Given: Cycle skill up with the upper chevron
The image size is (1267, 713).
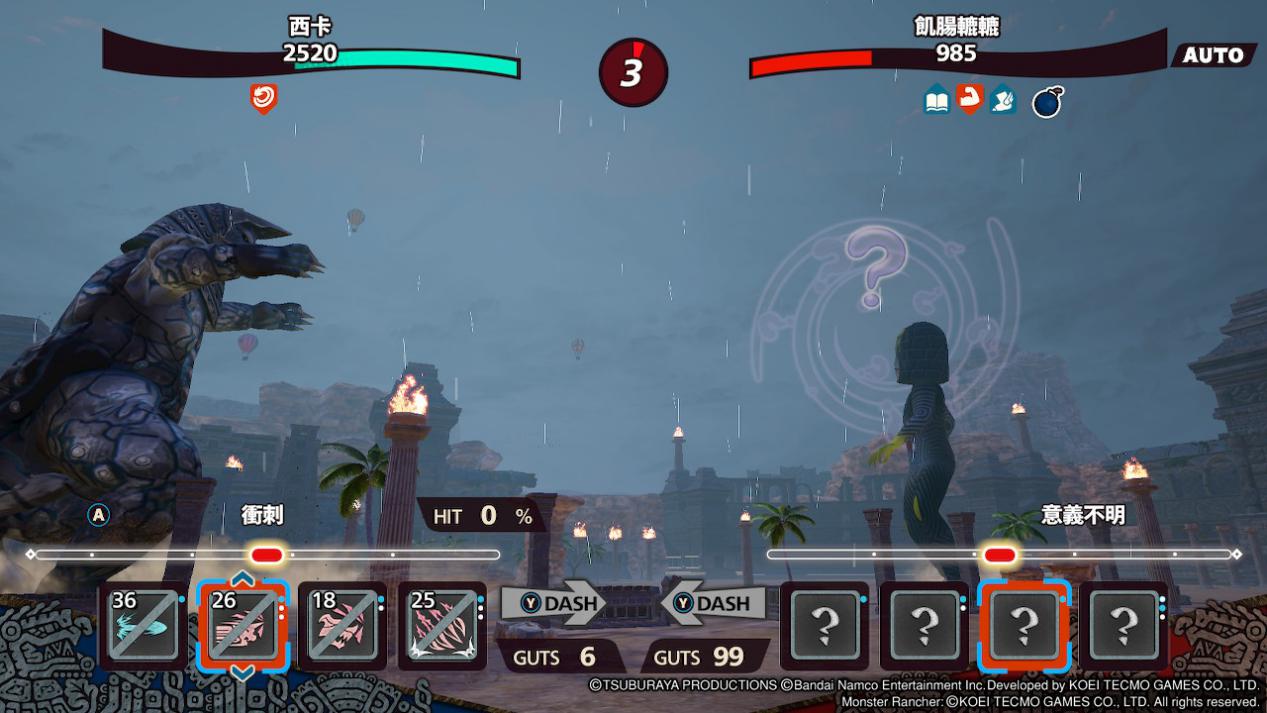Looking at the screenshot, I should (x=242, y=579).
